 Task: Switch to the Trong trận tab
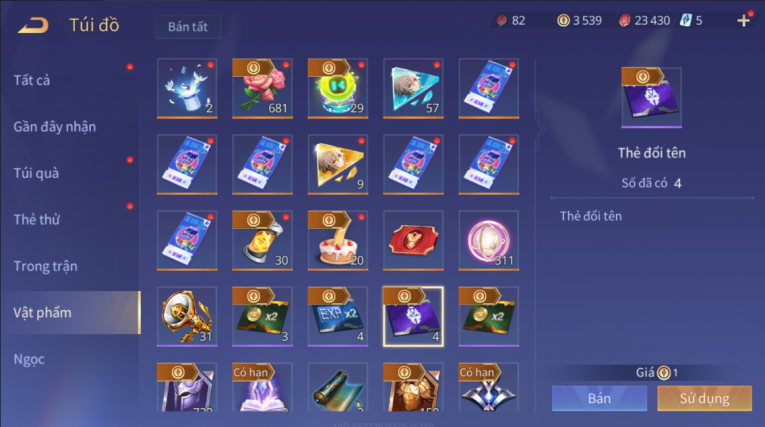point(45,266)
